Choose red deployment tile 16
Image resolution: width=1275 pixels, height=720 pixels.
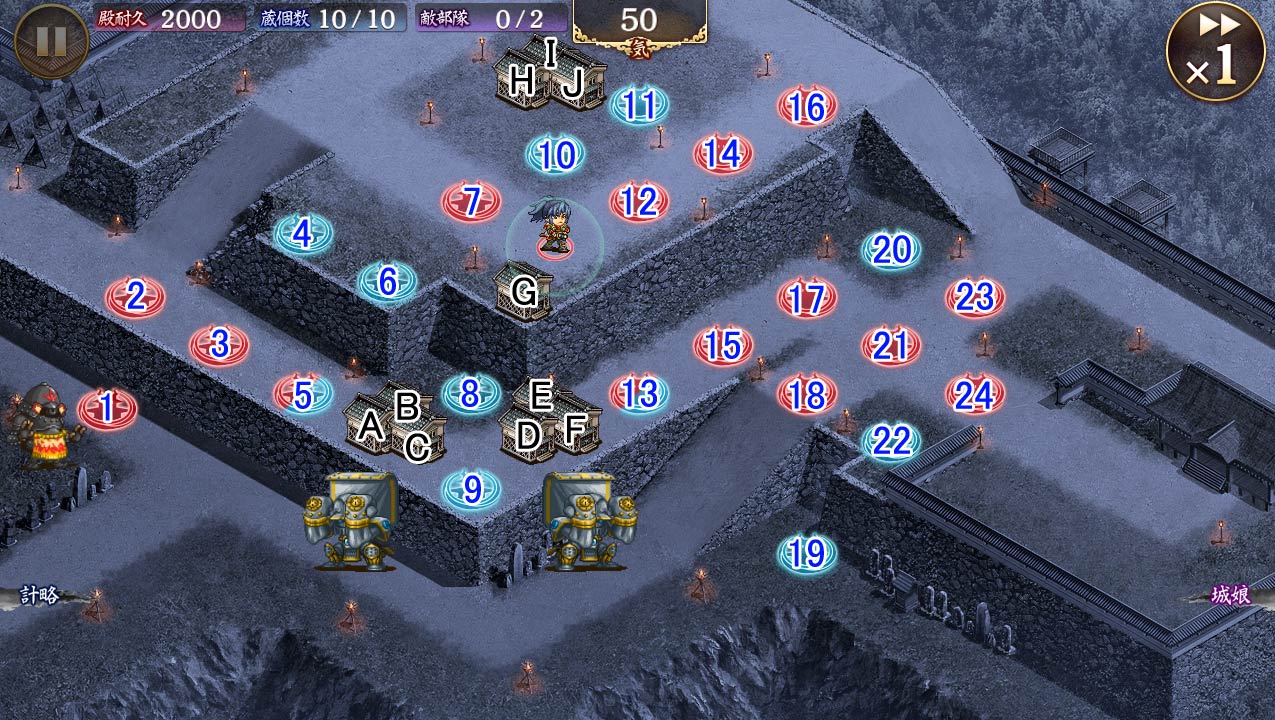tap(807, 106)
